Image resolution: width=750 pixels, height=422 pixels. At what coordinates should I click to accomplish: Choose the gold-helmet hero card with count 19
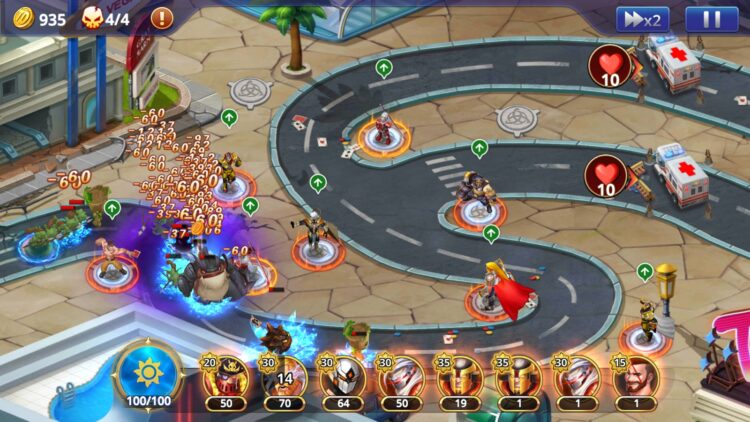click(x=460, y=380)
